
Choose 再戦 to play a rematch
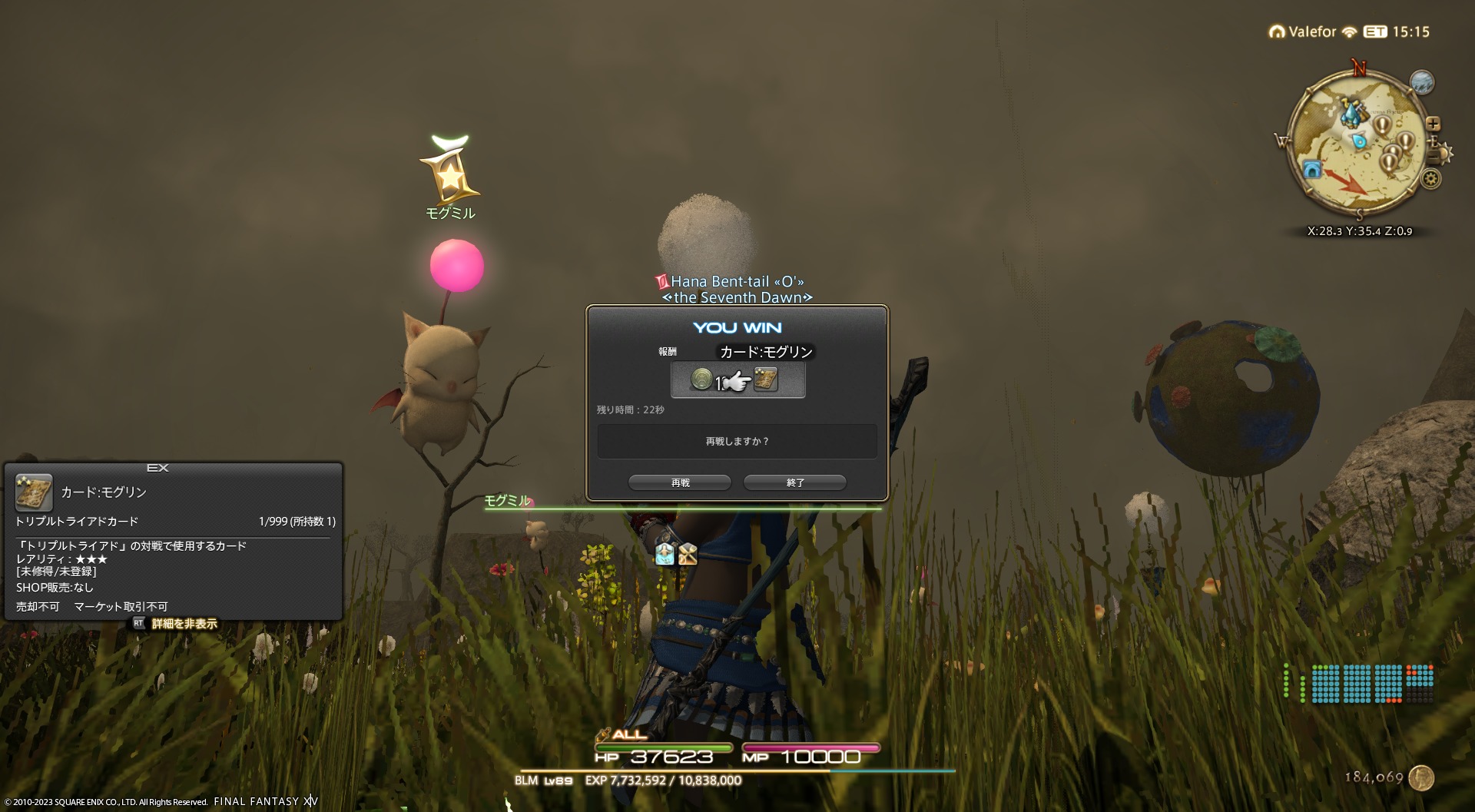680,482
